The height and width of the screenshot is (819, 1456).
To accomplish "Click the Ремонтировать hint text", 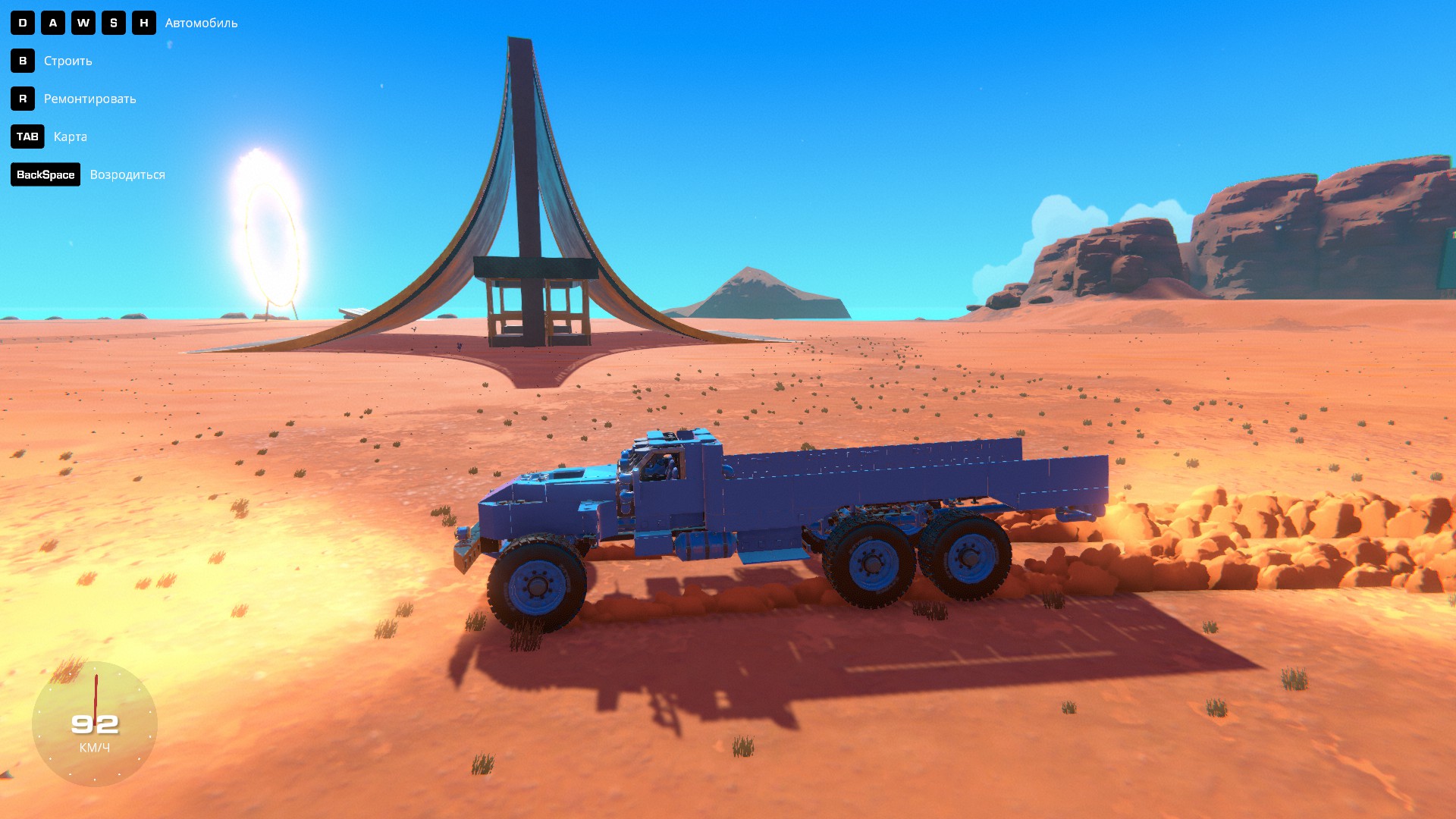I will (x=89, y=99).
